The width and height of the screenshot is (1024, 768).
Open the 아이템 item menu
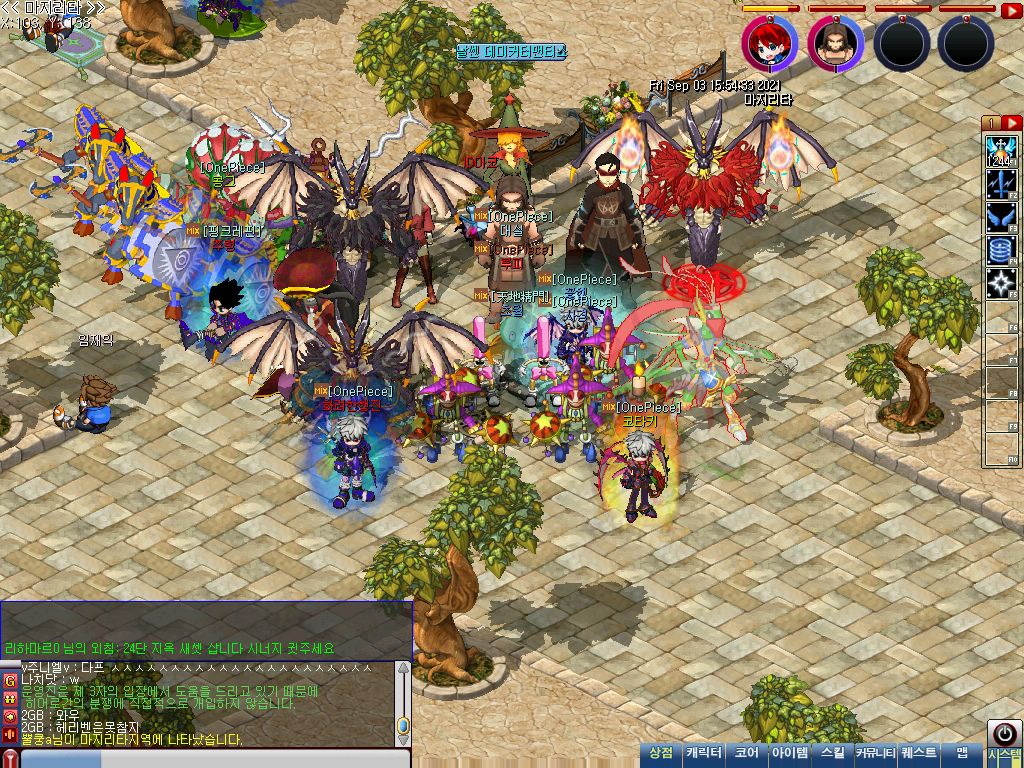click(x=789, y=753)
